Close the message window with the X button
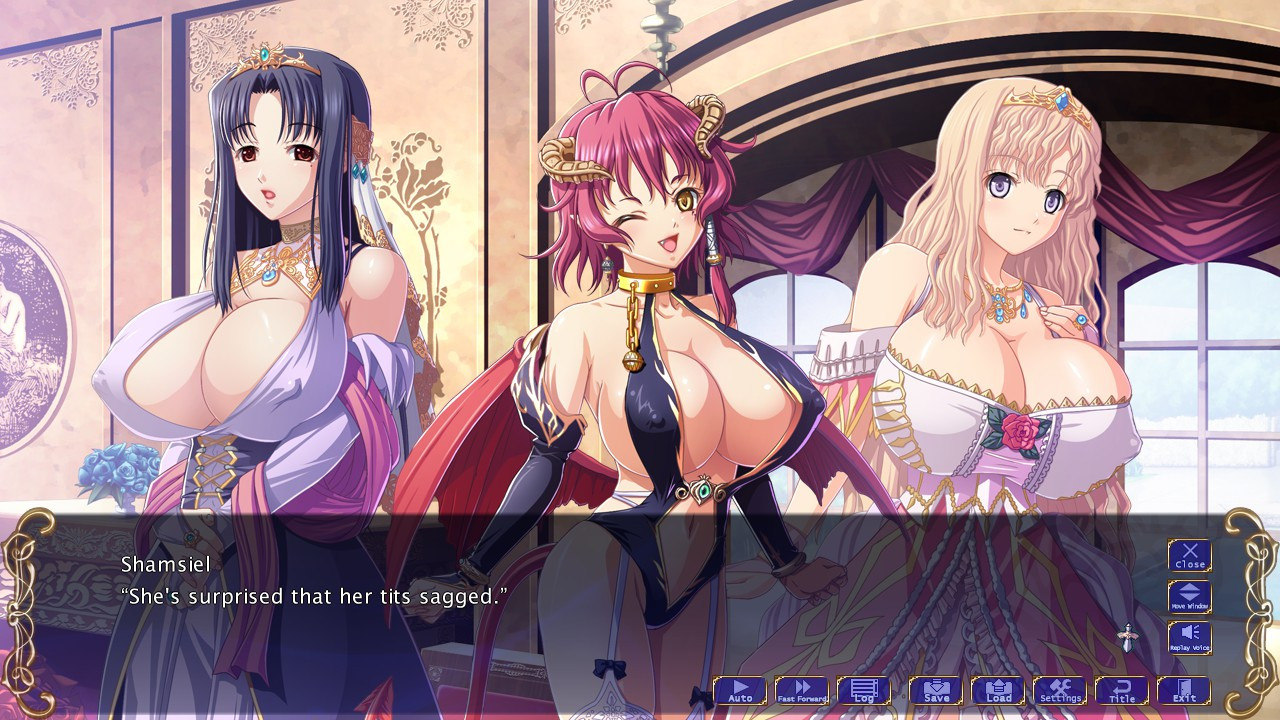Screen dimensions: 1280x720 click(1189, 556)
